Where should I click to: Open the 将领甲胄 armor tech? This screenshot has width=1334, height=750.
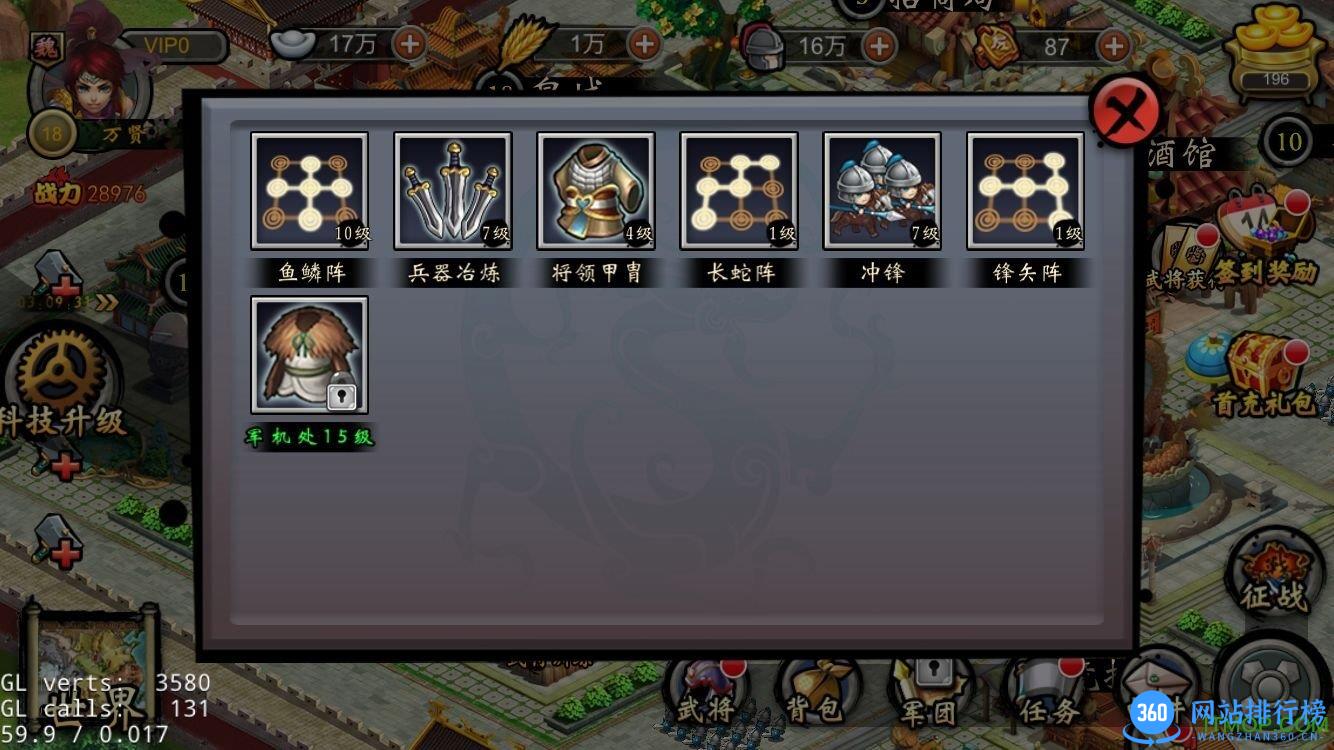pos(596,191)
